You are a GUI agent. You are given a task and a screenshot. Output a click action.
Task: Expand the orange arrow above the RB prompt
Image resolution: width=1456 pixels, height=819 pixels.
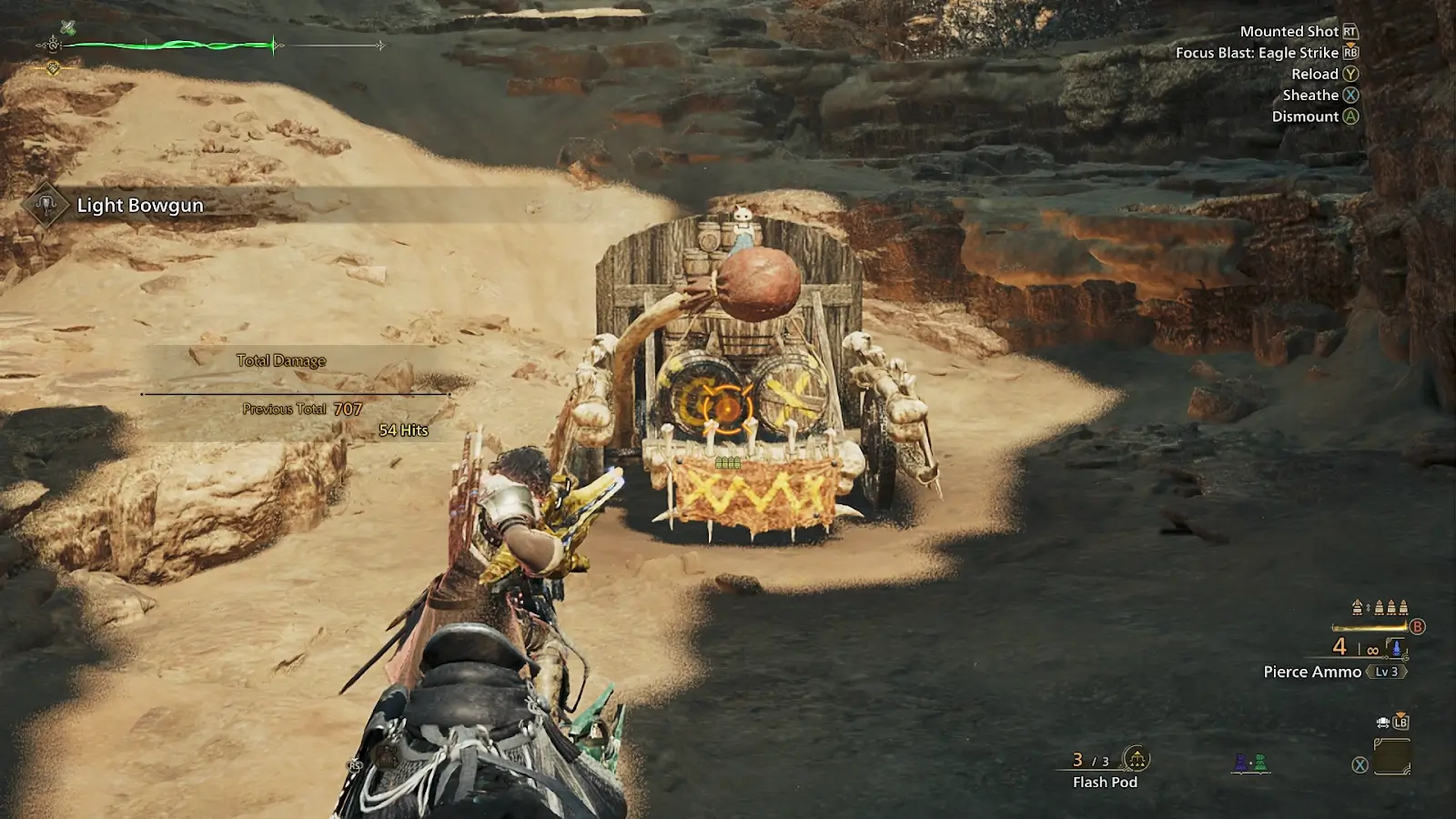tap(1350, 45)
